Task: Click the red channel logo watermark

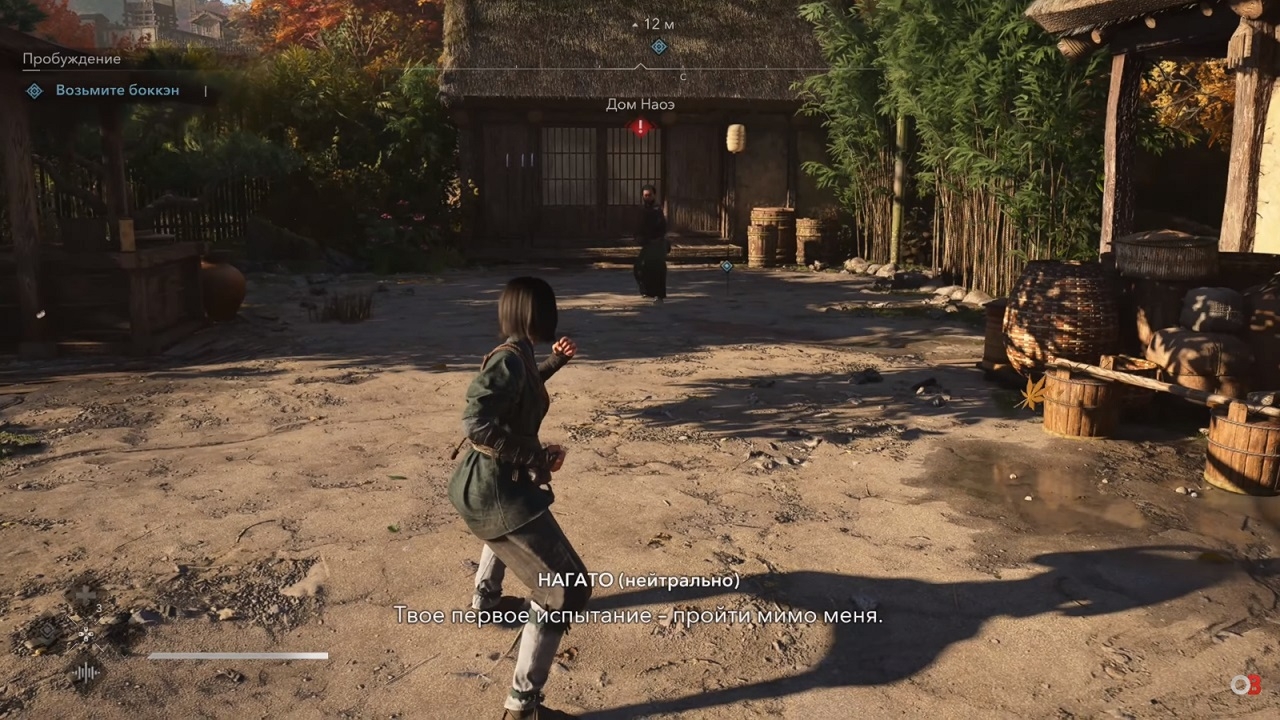Action: (1245, 685)
